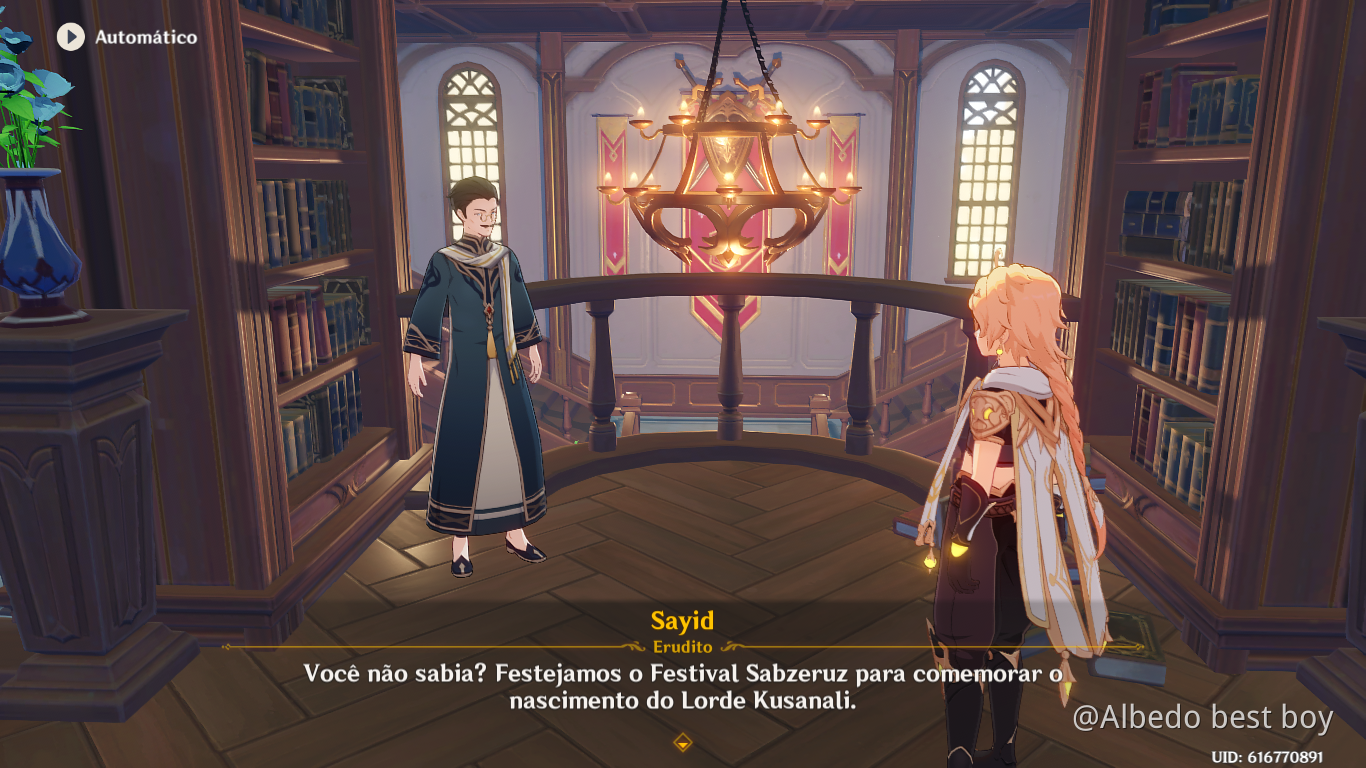Click the name label Sayid
Image resolution: width=1366 pixels, height=768 pixels.
coord(683,620)
